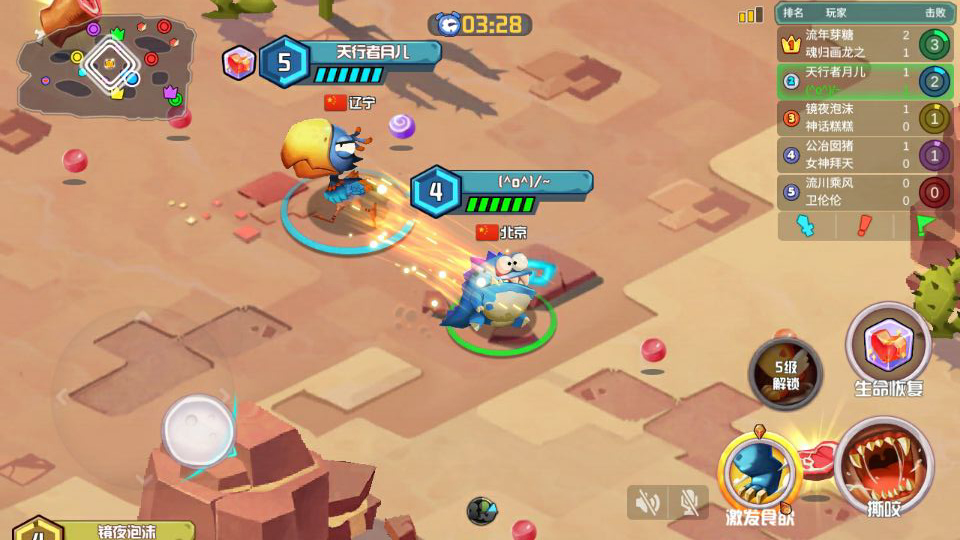Select the rank 5 team row 流川乘风
Image resolution: width=960 pixels, height=540 pixels.
click(864, 191)
